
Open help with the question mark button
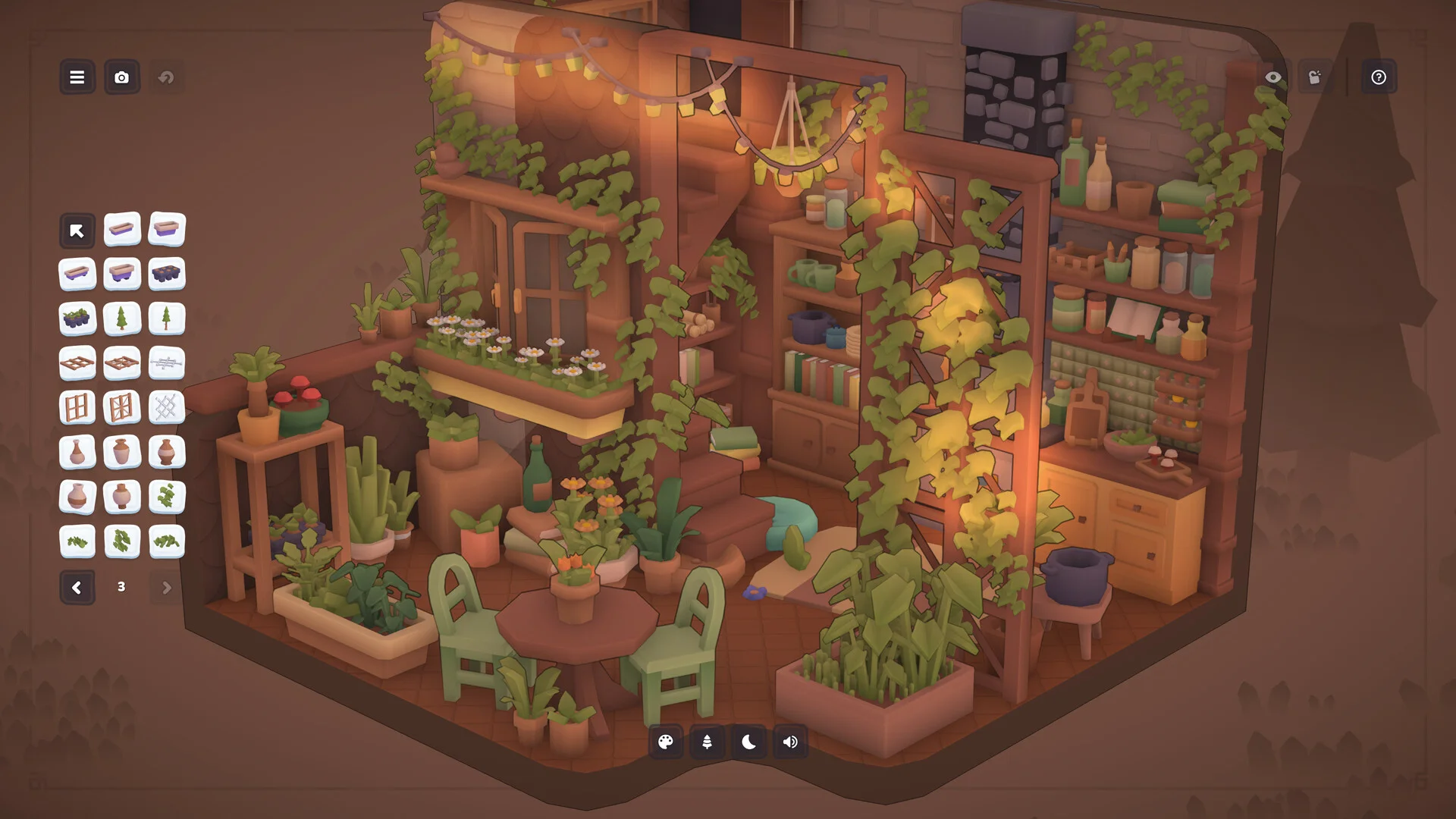pyautogui.click(x=1379, y=77)
